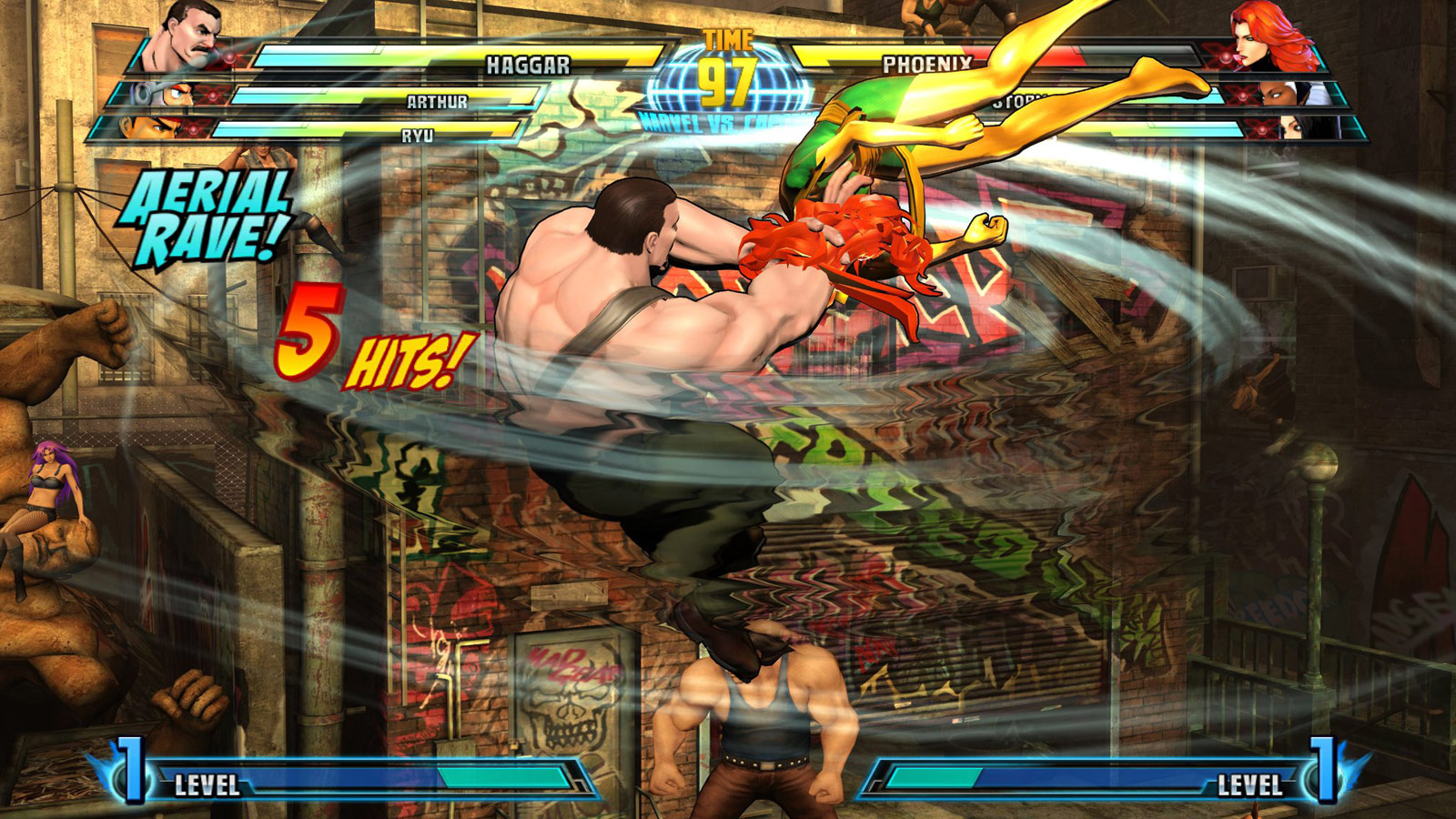The image size is (1456, 819).
Task: Select the crossed-out assist marker on Storm's portrait
Action: click(1244, 96)
